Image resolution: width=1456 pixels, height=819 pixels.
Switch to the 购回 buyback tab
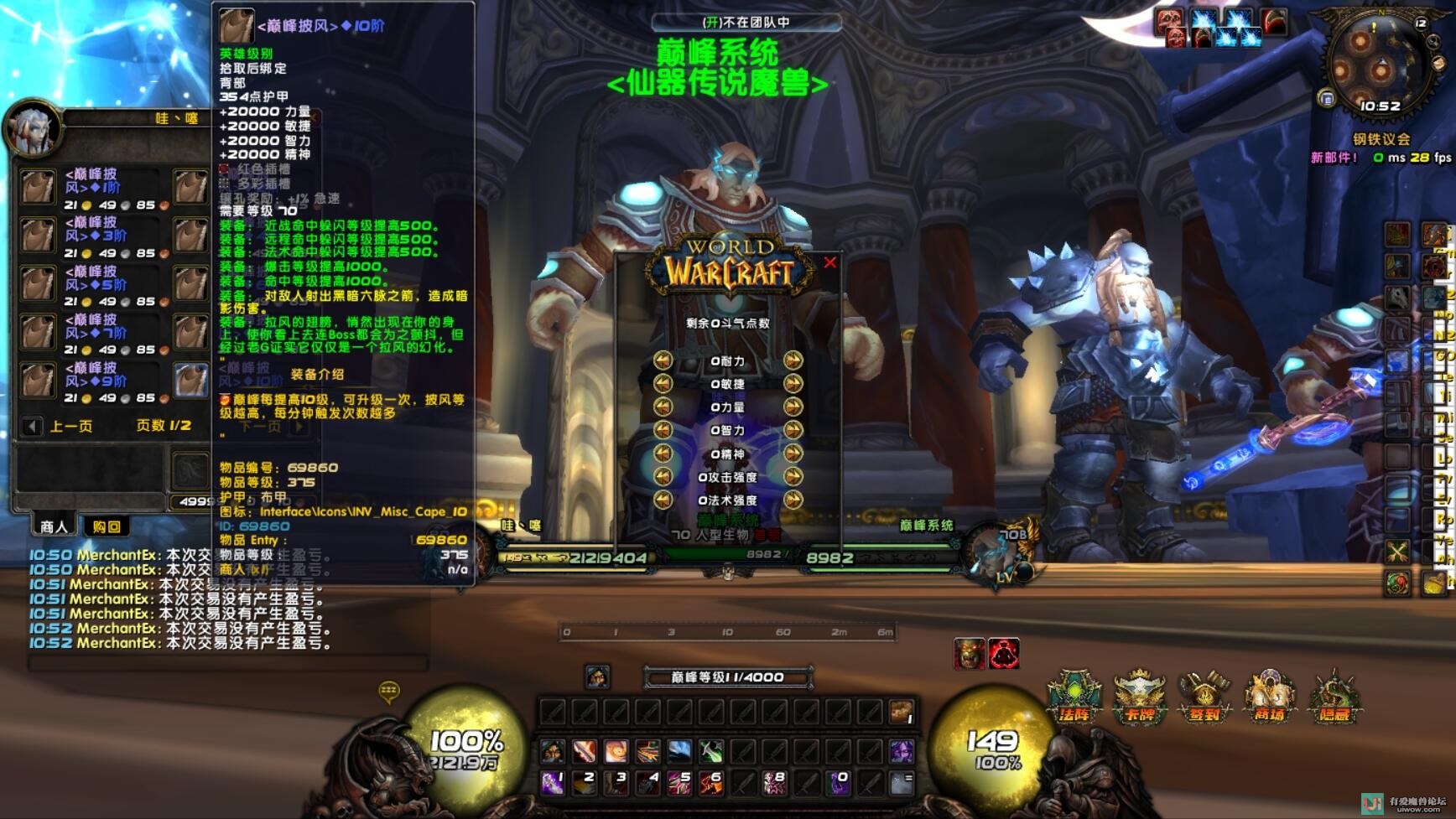(107, 526)
